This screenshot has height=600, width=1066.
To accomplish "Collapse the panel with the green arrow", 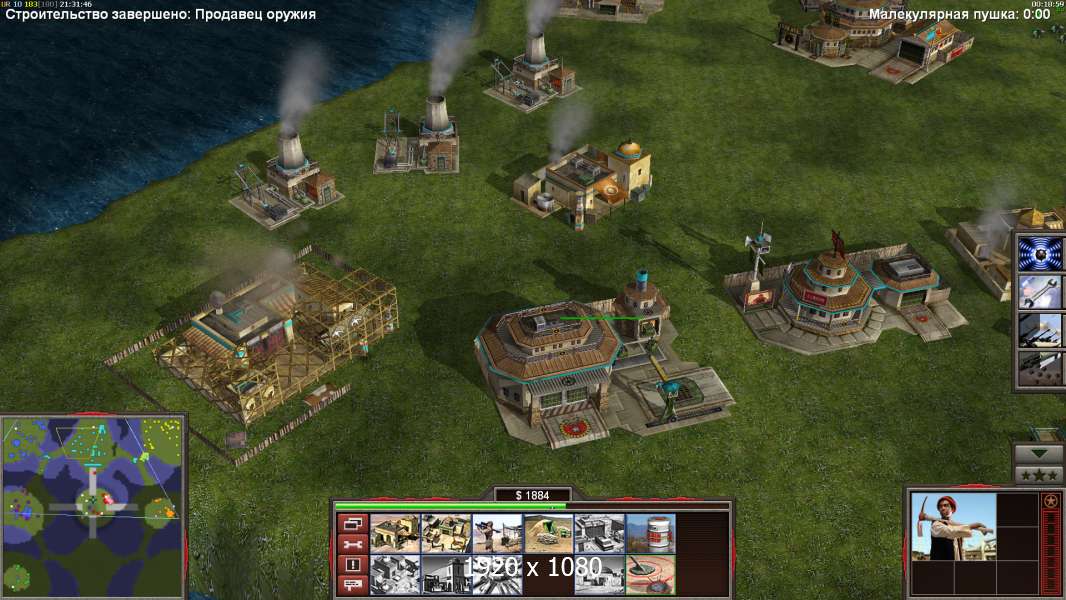I will click(x=1038, y=453).
